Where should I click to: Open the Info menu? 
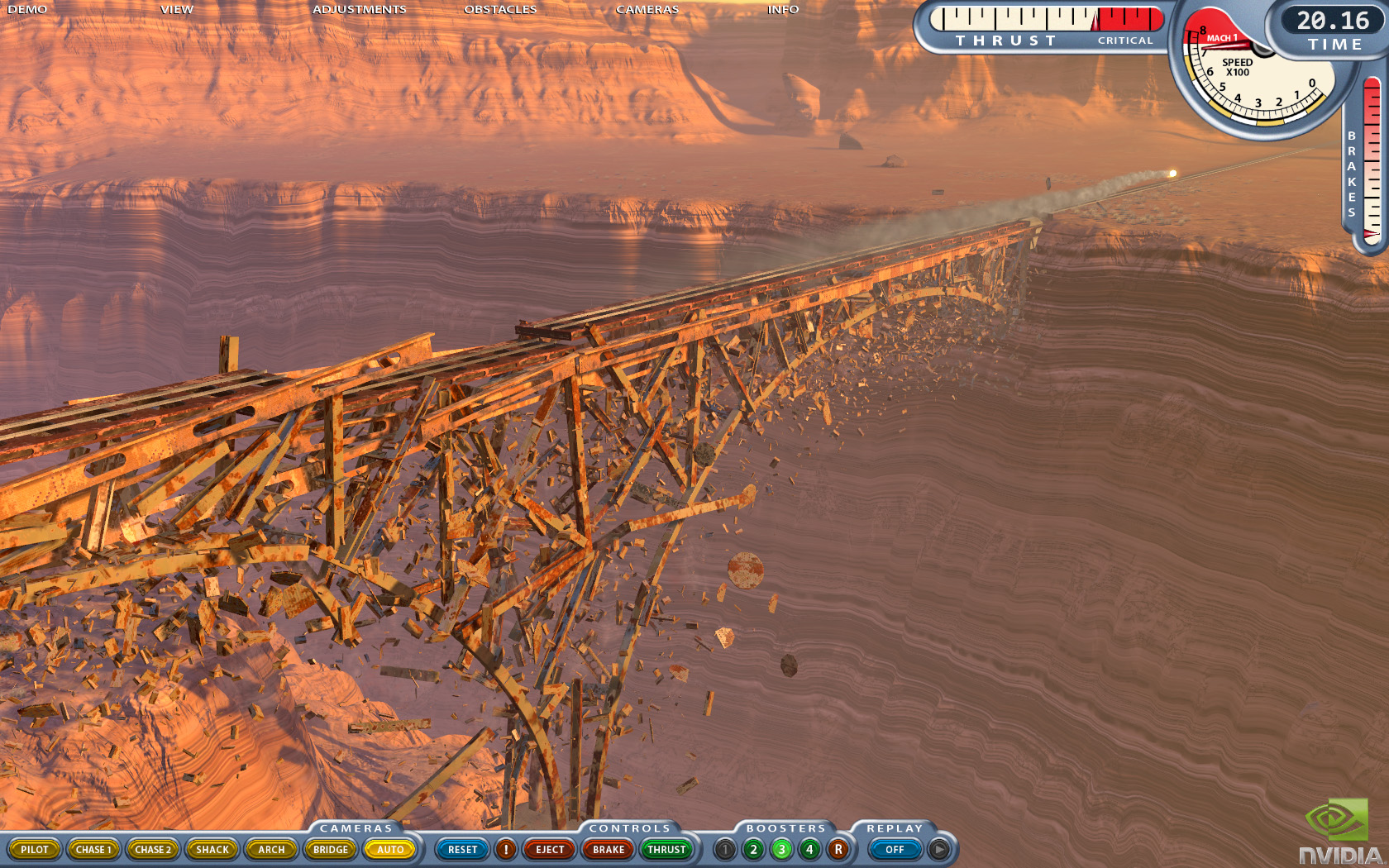(783, 10)
